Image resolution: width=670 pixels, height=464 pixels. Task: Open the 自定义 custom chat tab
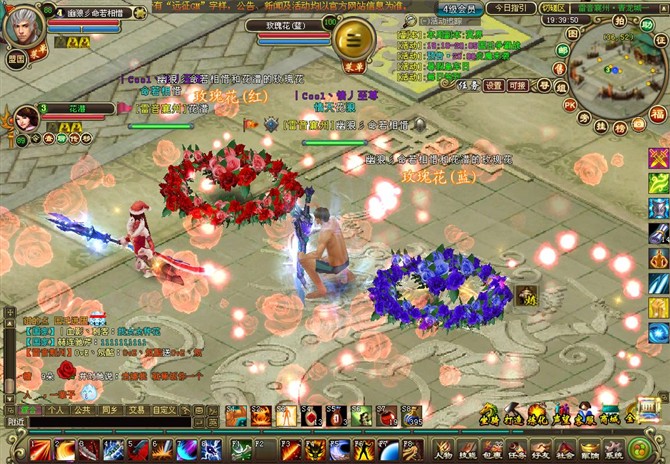[x=164, y=409]
